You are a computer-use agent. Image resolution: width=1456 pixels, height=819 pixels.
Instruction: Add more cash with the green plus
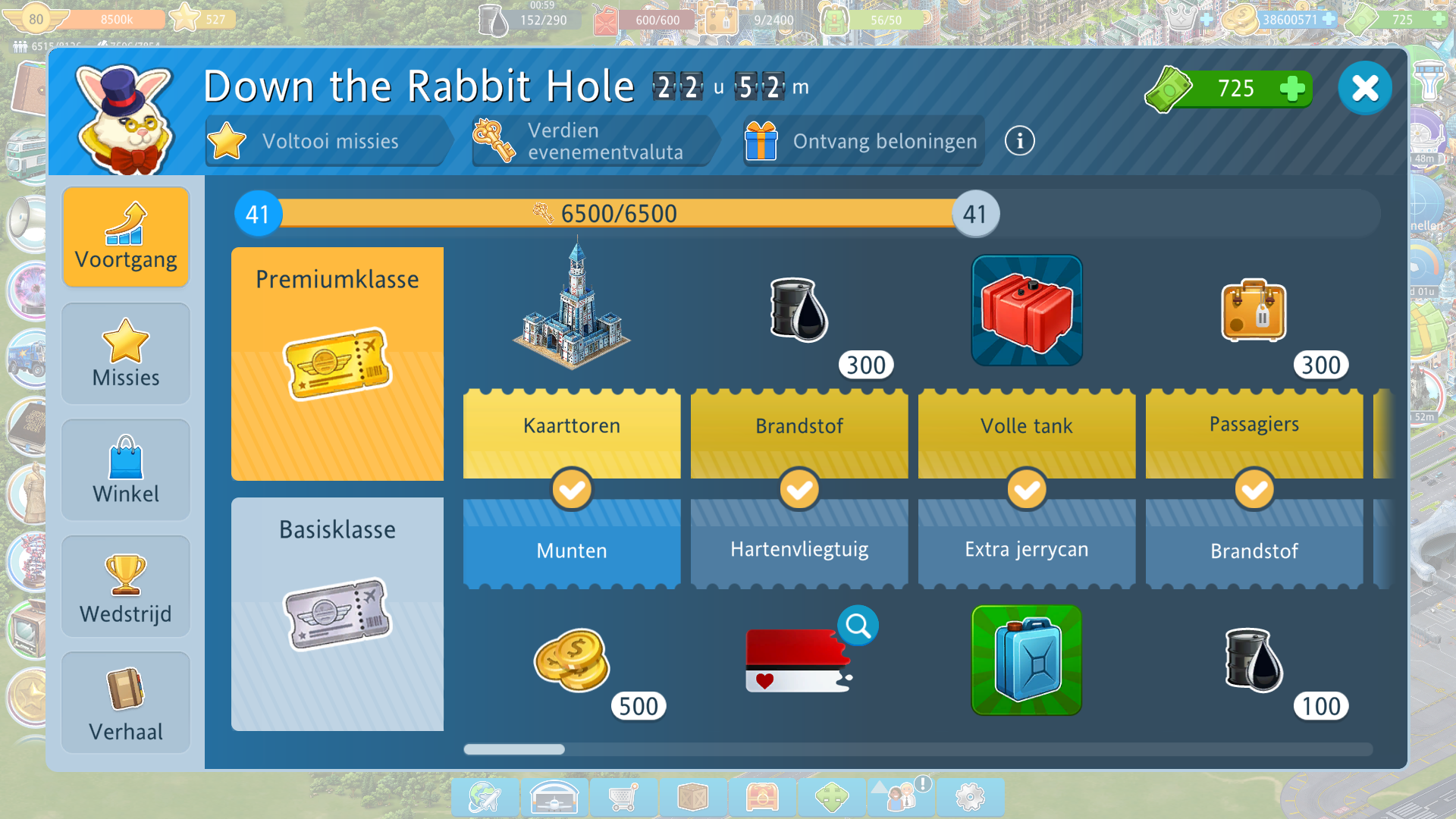point(1291,89)
